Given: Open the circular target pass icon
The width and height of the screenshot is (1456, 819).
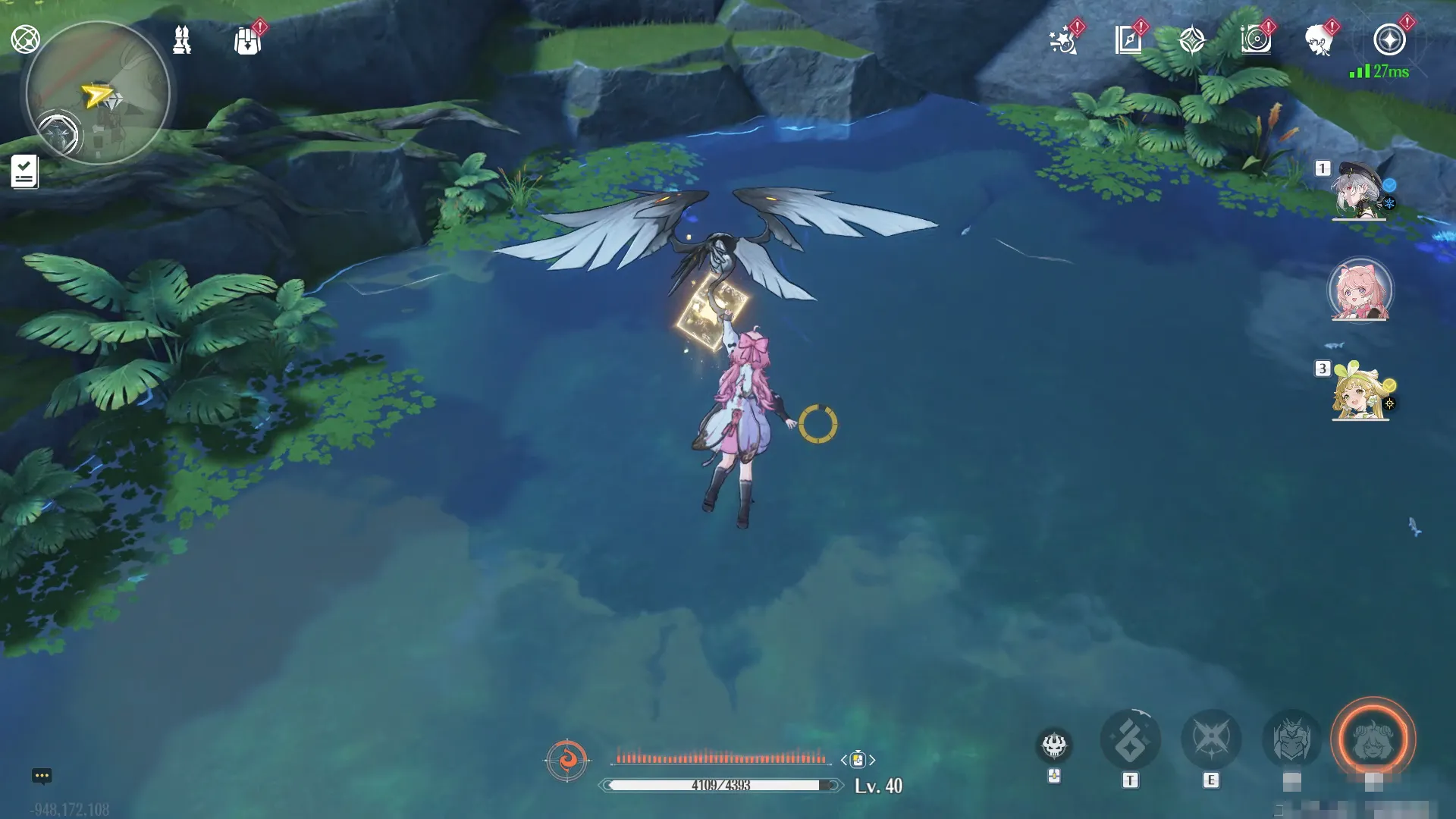Looking at the screenshot, I should [x=1256, y=40].
